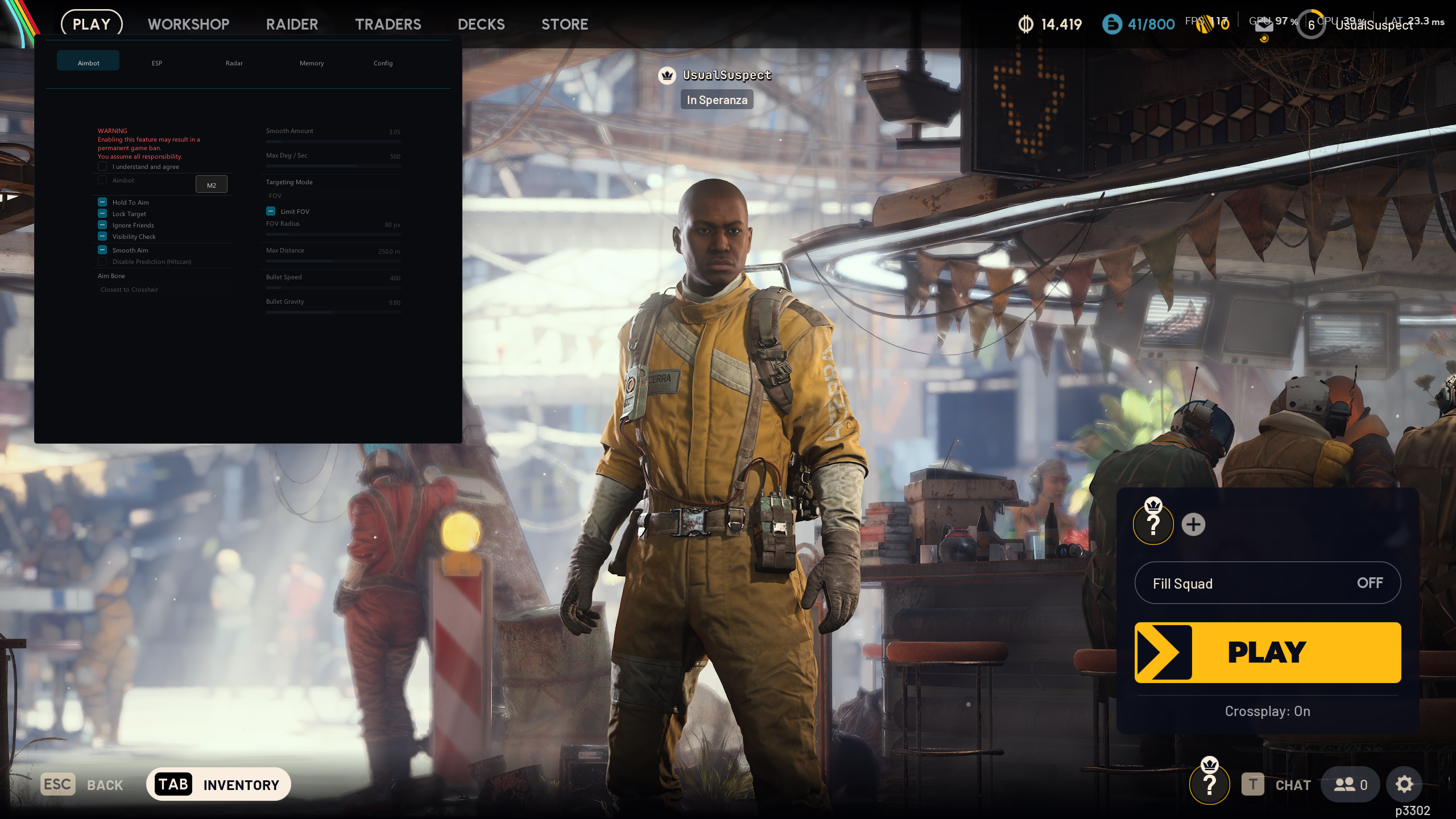Invite a squad member with the plus button
Screen dimensions: 1456x819
click(1193, 524)
